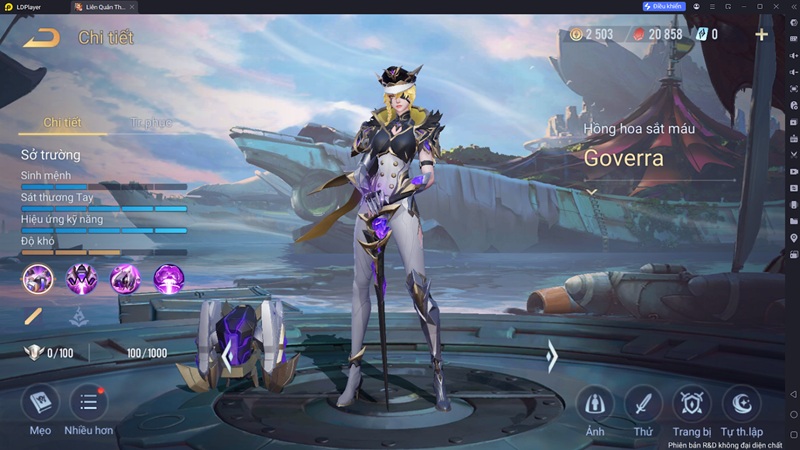Open the Mẹo tips button
The height and width of the screenshot is (450, 800).
point(40,403)
